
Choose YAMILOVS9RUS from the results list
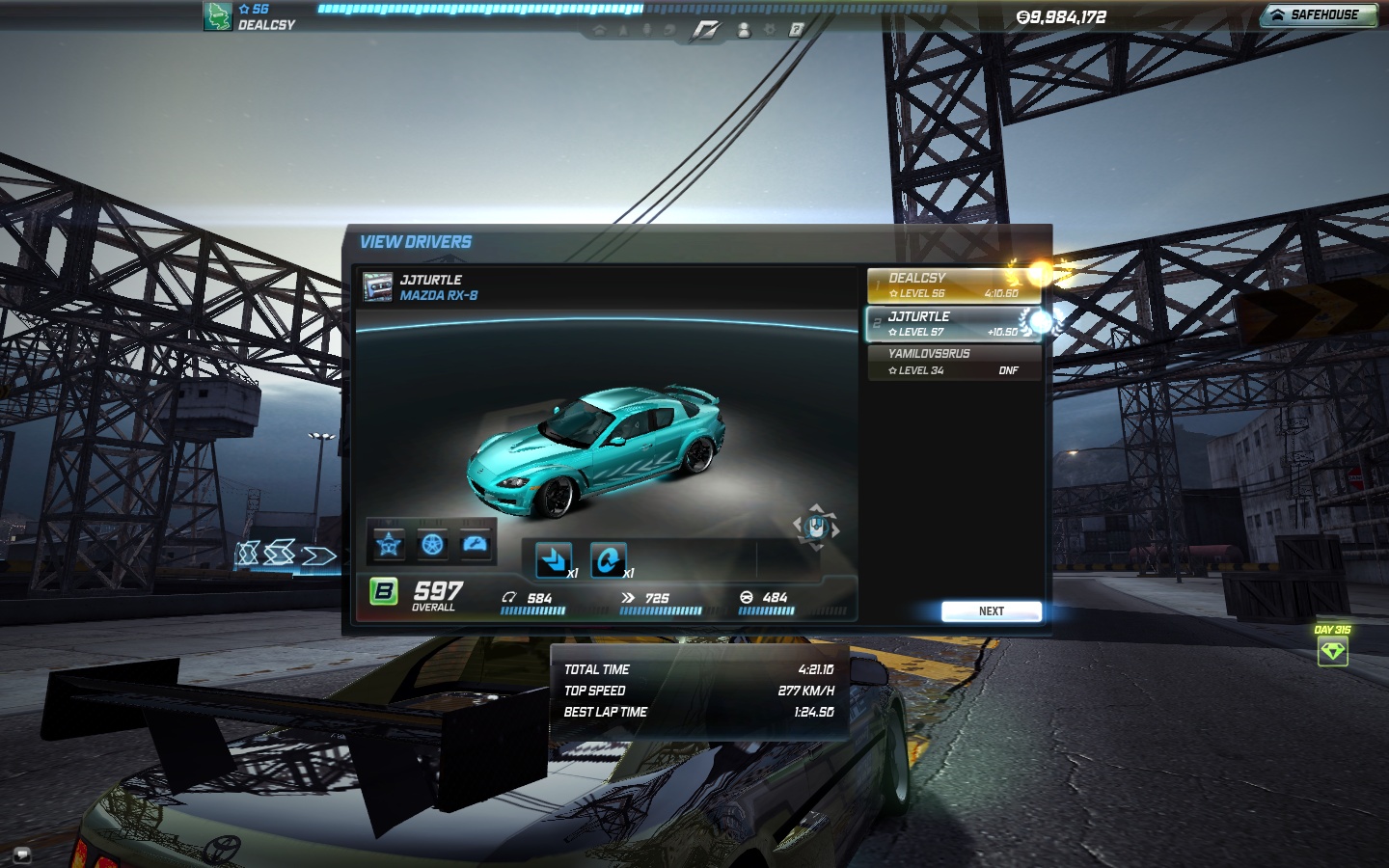click(x=953, y=362)
